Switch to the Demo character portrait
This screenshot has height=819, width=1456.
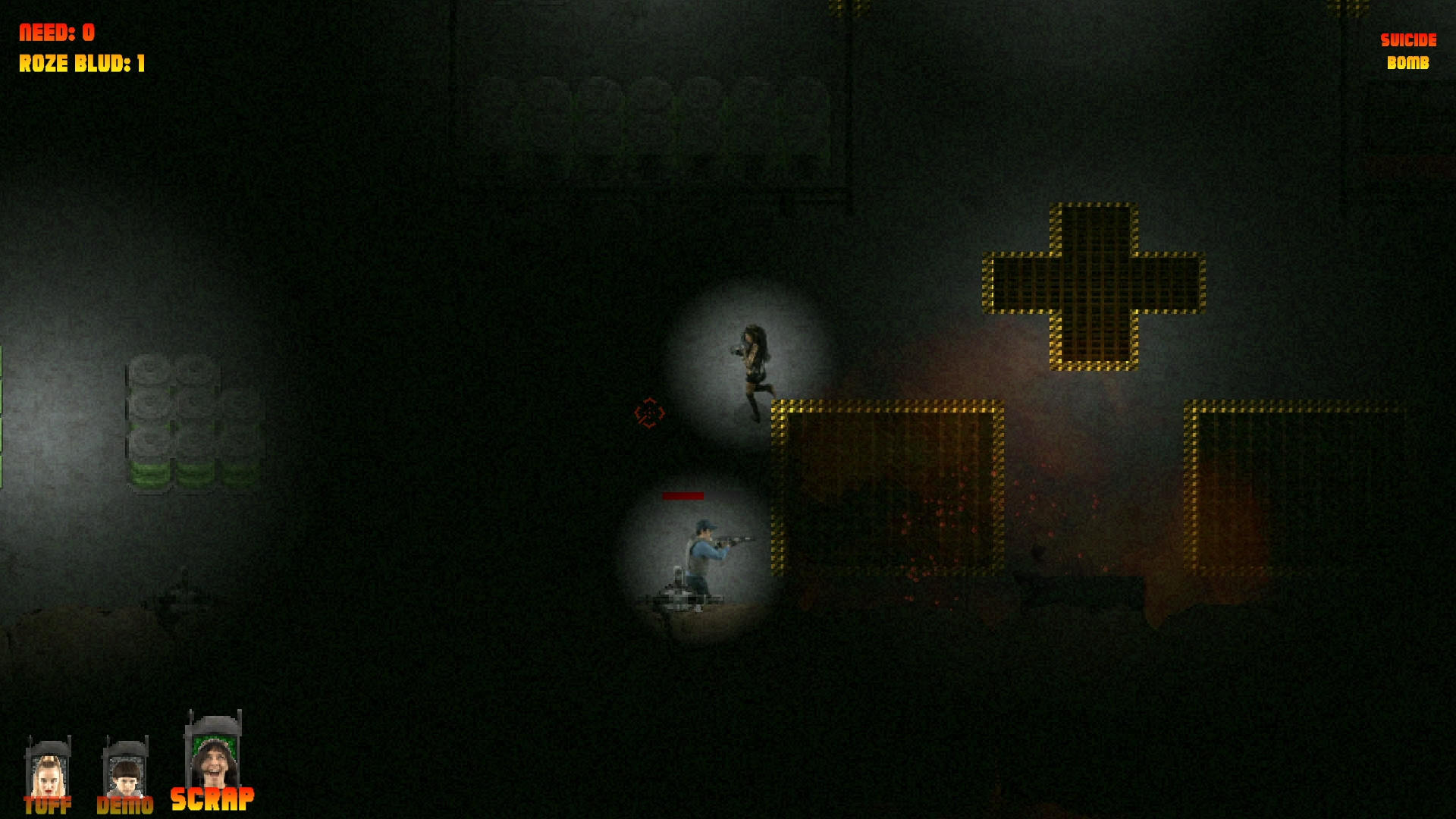pos(125,773)
